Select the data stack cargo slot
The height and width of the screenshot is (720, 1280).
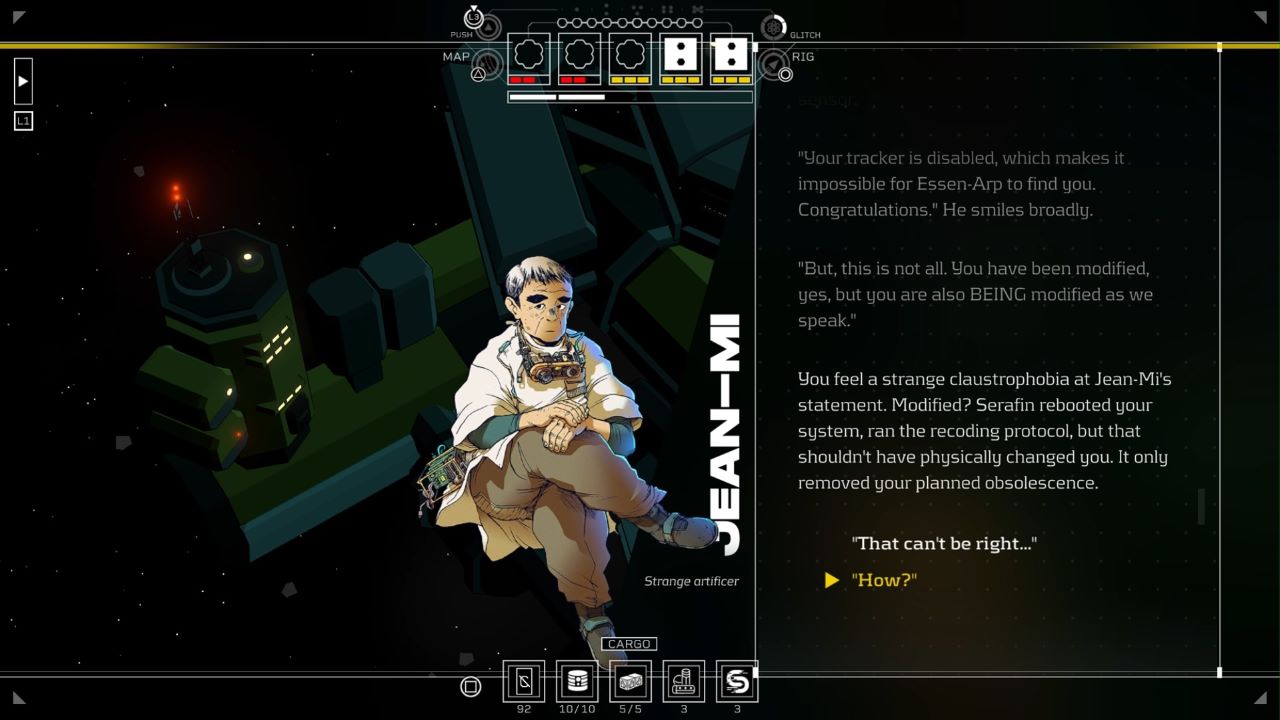point(577,682)
